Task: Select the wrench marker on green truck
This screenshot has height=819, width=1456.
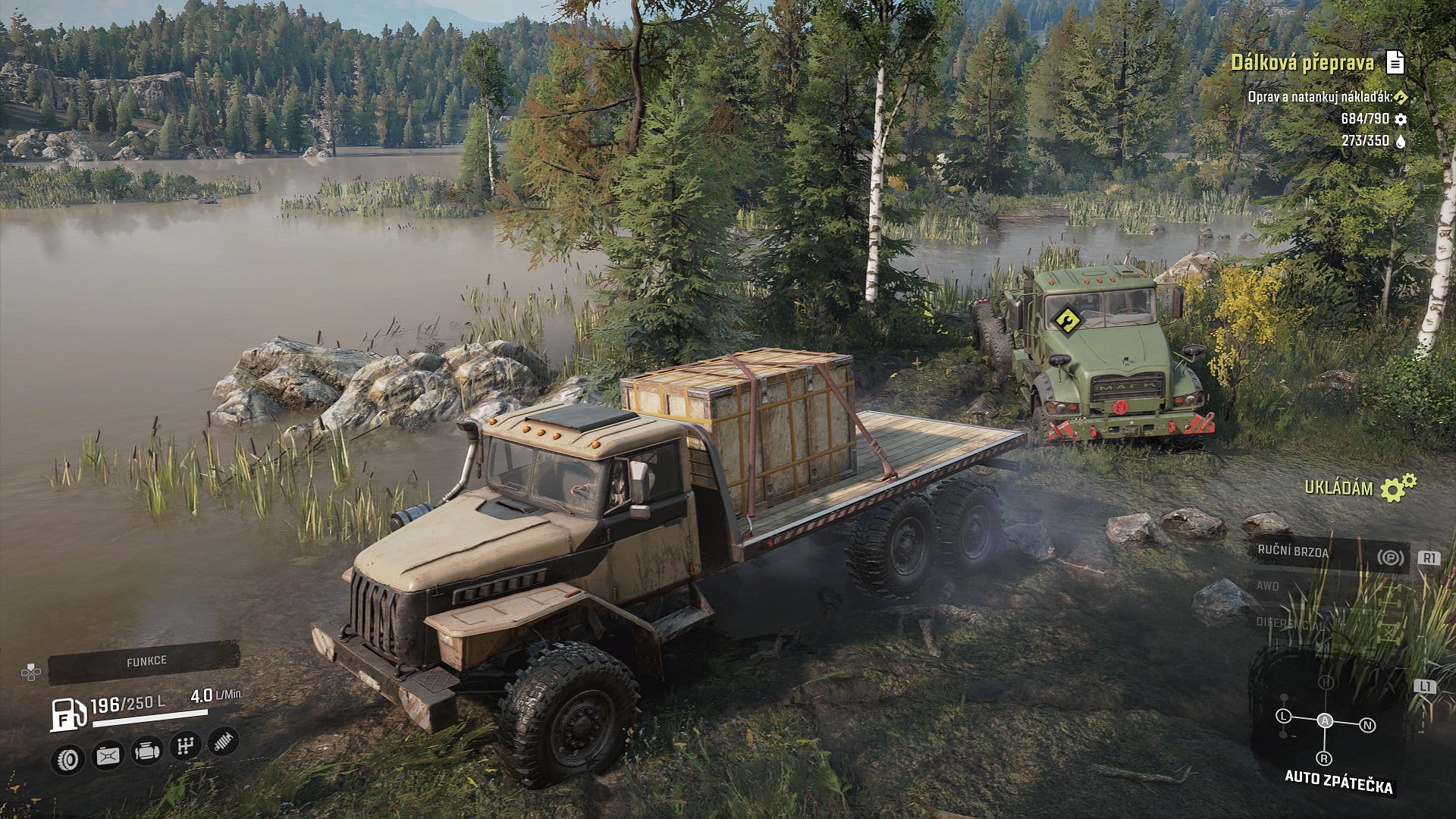Action: point(1067,320)
